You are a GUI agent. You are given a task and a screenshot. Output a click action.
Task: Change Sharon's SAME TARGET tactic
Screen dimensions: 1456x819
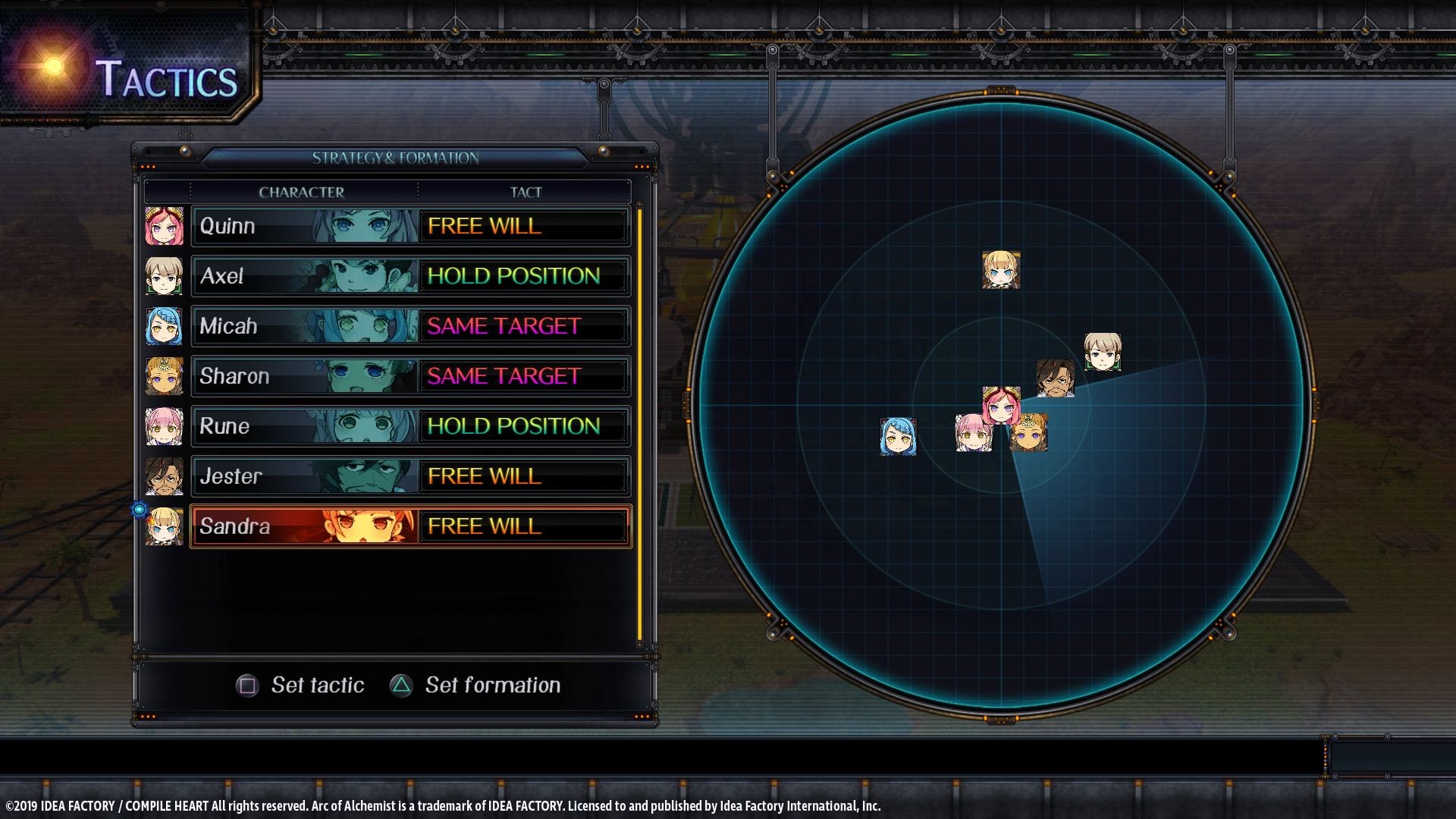click(523, 376)
